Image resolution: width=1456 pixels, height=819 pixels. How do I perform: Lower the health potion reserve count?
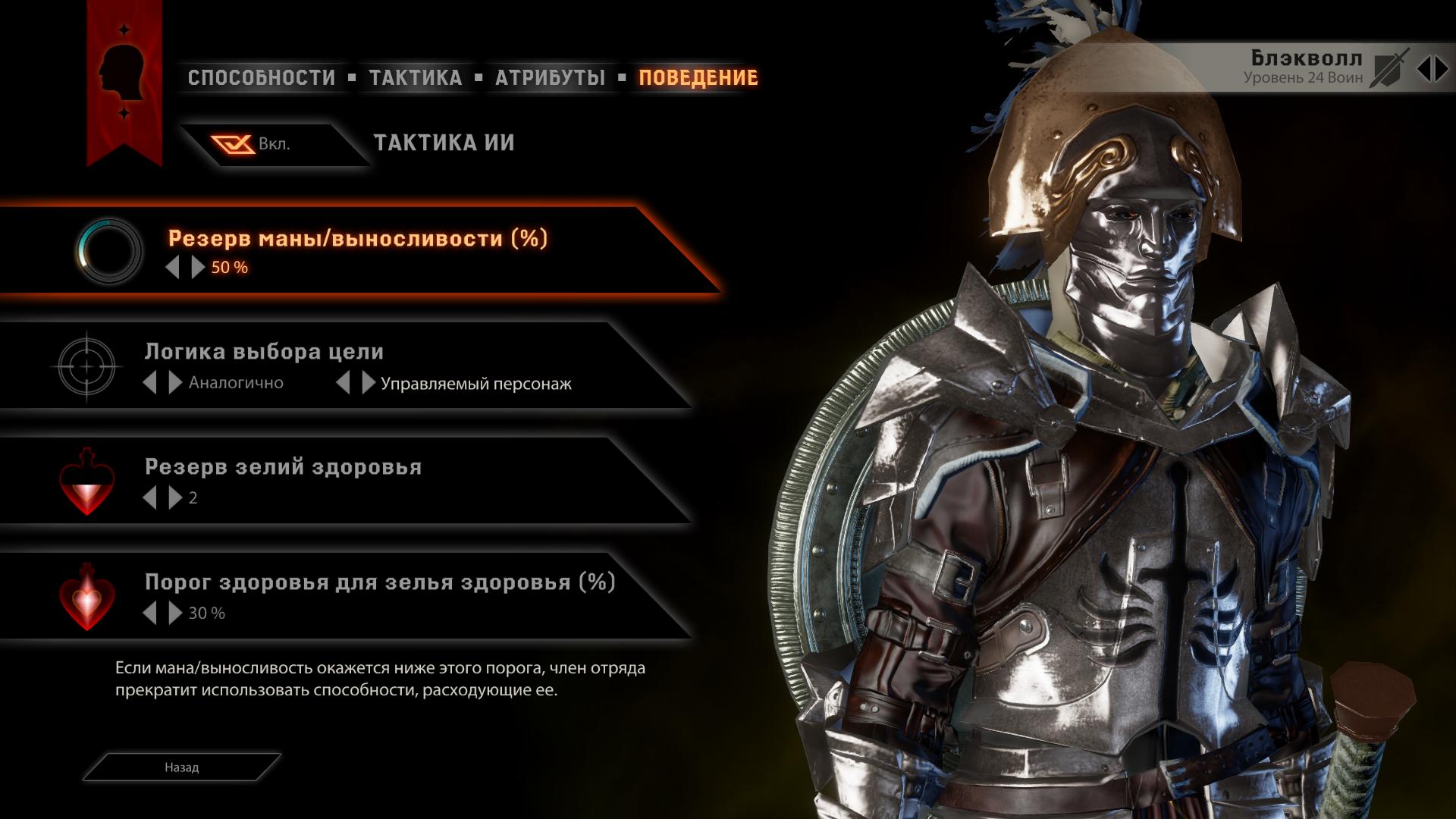pyautogui.click(x=150, y=497)
